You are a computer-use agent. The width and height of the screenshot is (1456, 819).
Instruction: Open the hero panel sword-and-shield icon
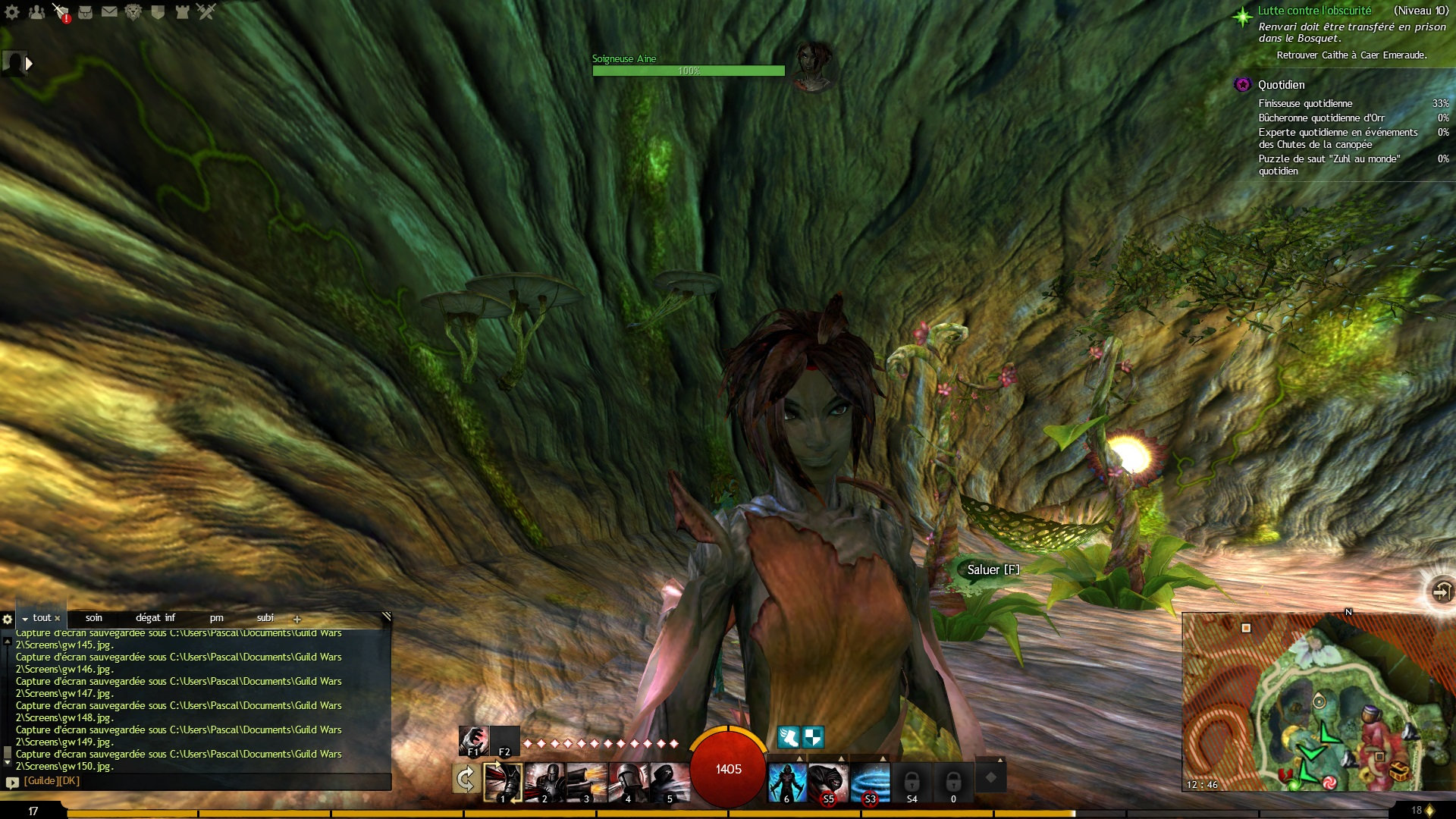59,12
